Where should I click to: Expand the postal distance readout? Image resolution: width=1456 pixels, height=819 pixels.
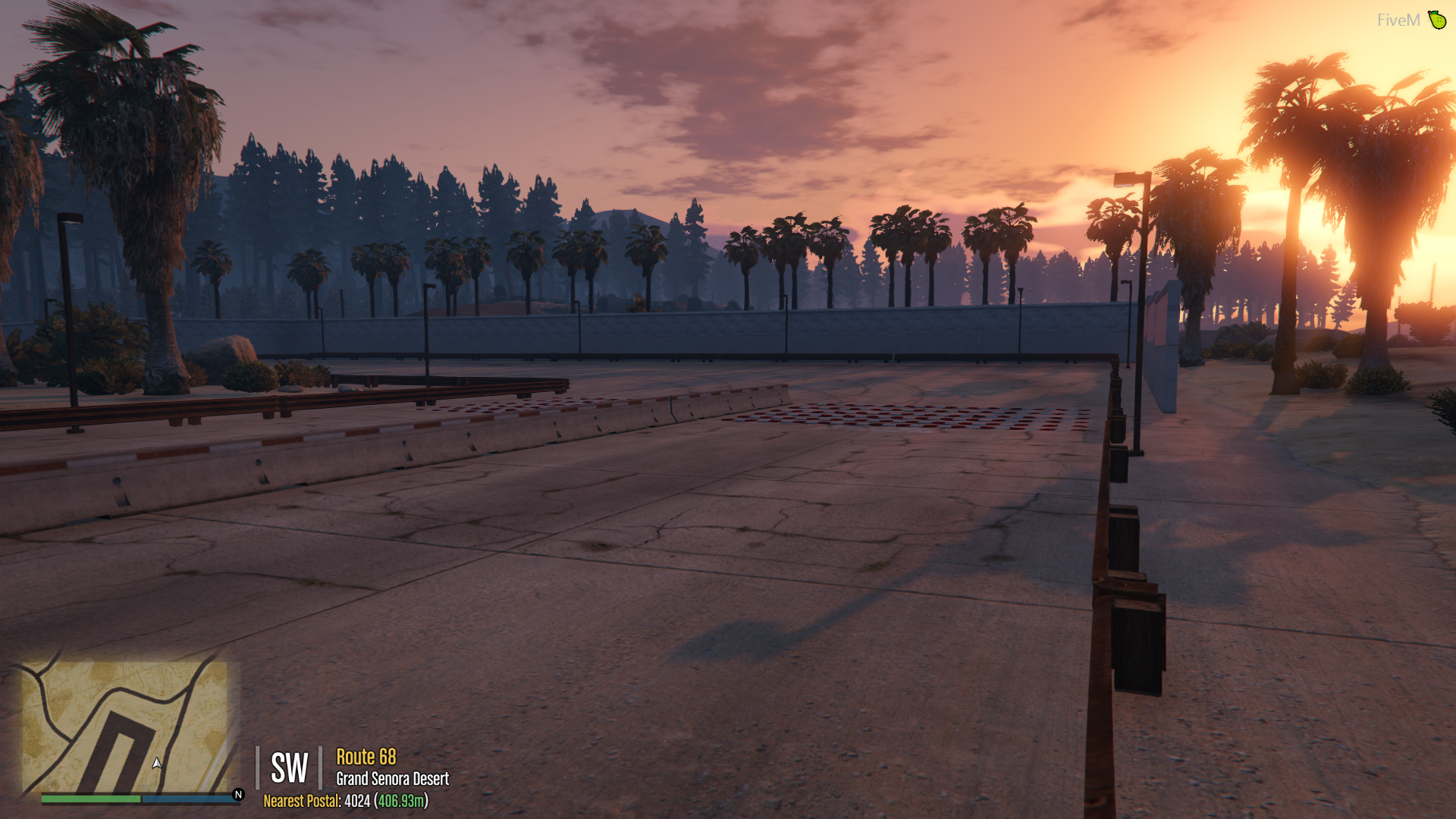(400, 802)
